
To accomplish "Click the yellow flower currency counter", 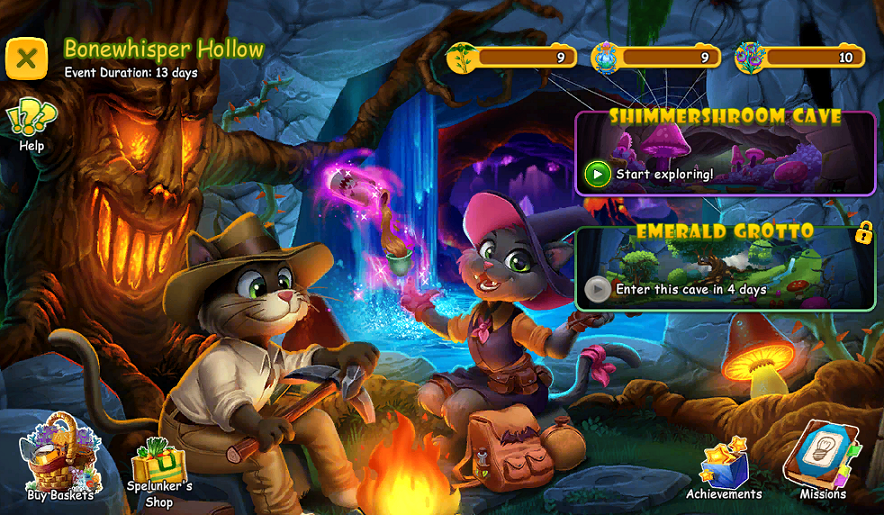I will [512, 58].
